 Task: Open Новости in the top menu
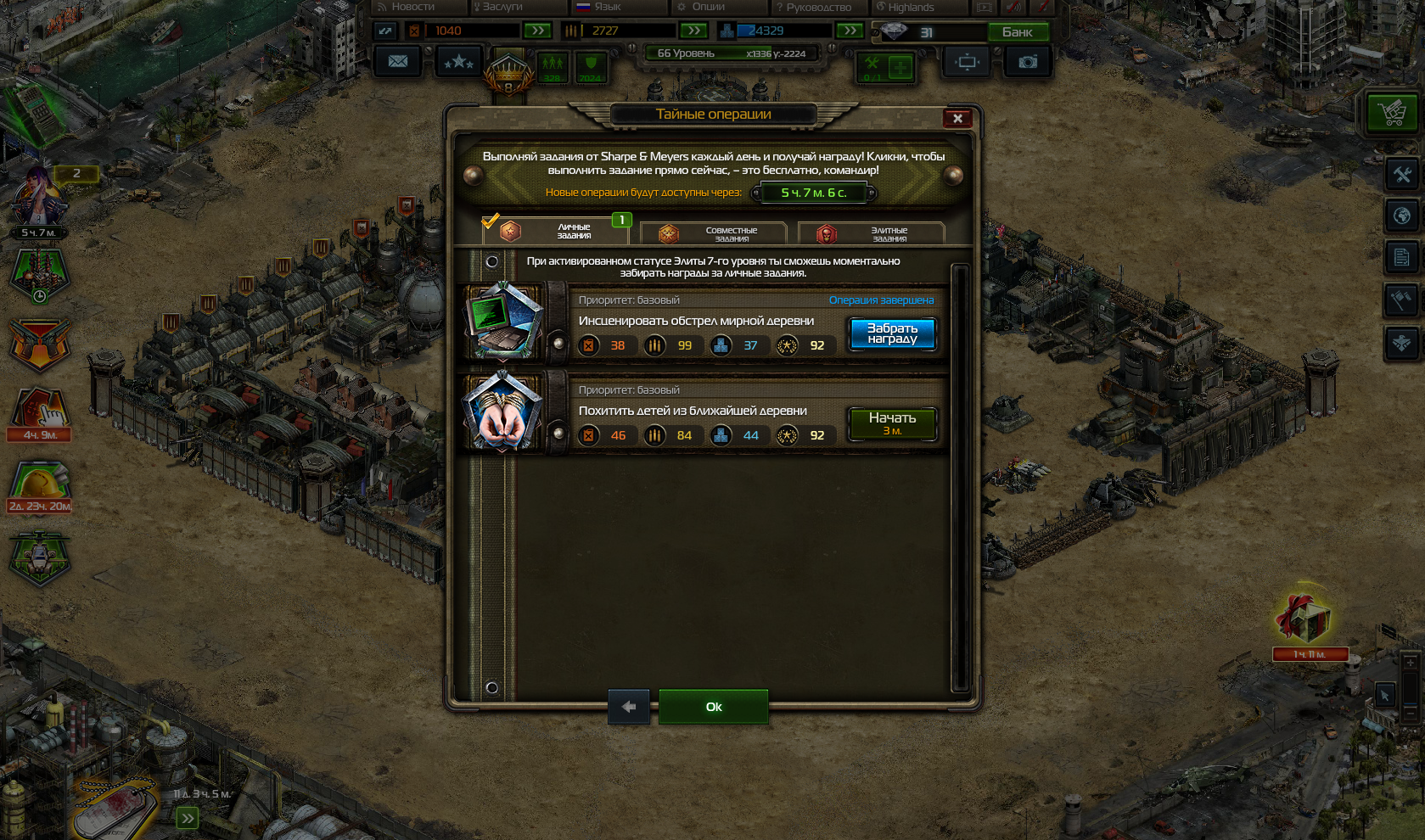(x=412, y=7)
